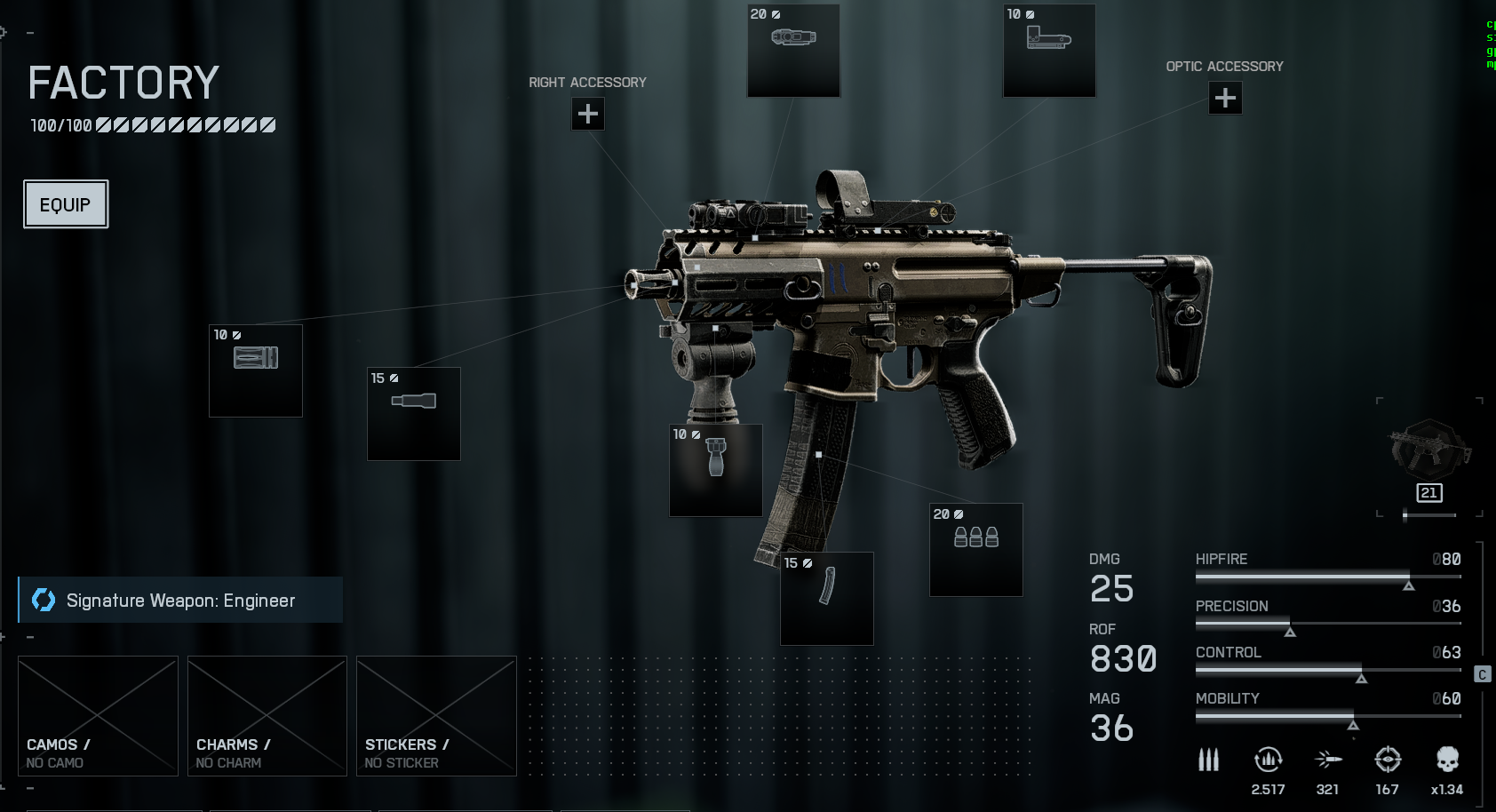Select the top flashlight accessory slot
The height and width of the screenshot is (812, 1496).
pyautogui.click(x=793, y=50)
